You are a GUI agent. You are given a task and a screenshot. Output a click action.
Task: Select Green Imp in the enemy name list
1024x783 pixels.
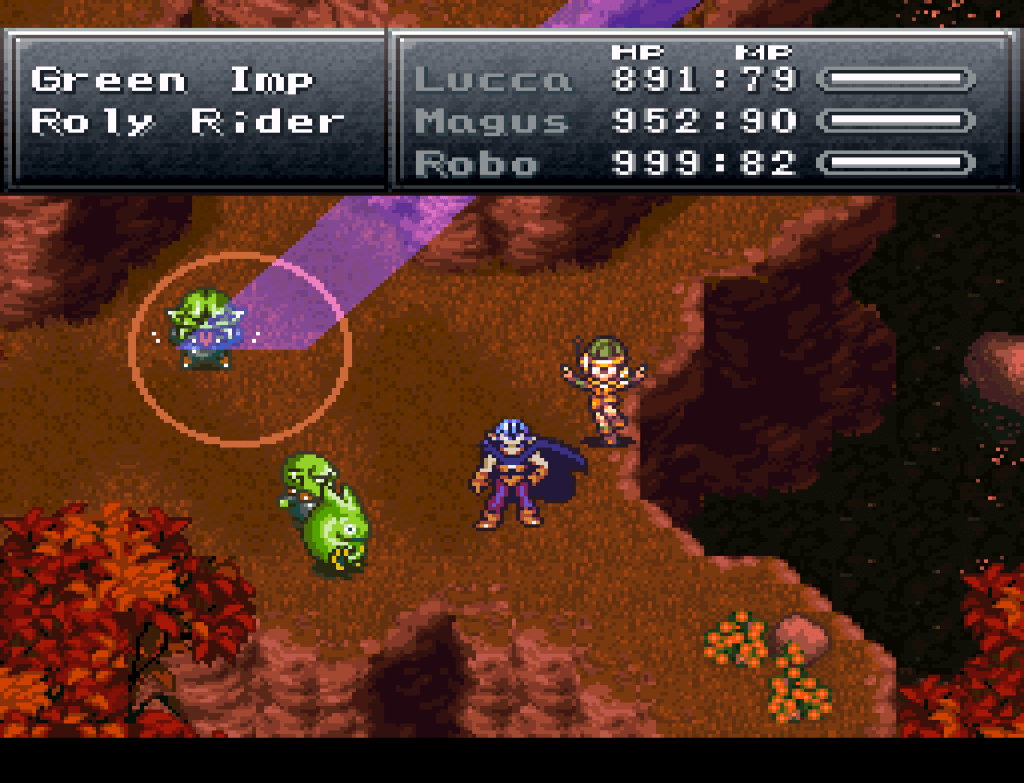[x=172, y=80]
